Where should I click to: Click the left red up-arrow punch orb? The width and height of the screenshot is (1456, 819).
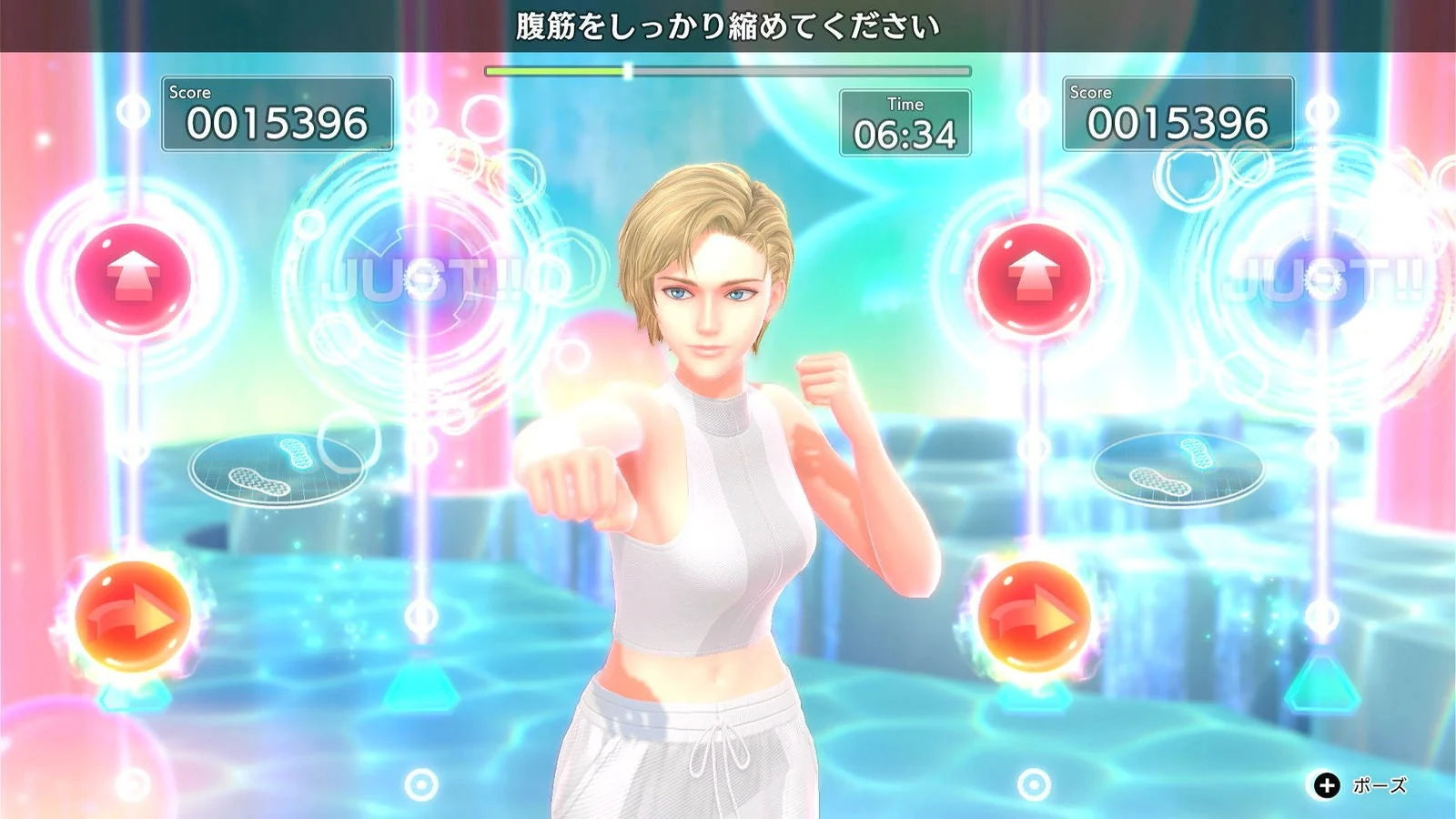point(135,275)
